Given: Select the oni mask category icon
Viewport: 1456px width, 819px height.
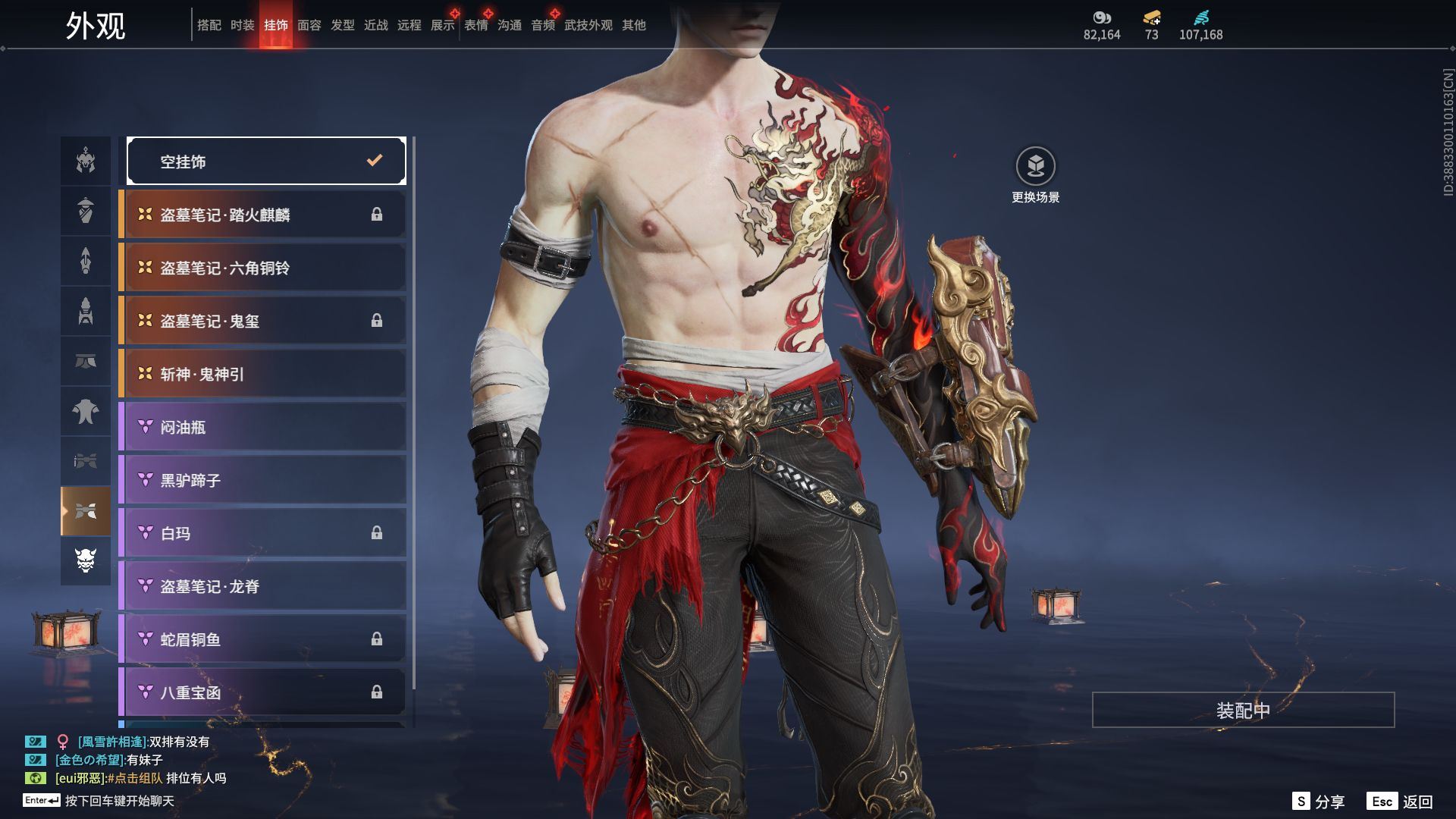Looking at the screenshot, I should pyautogui.click(x=86, y=560).
